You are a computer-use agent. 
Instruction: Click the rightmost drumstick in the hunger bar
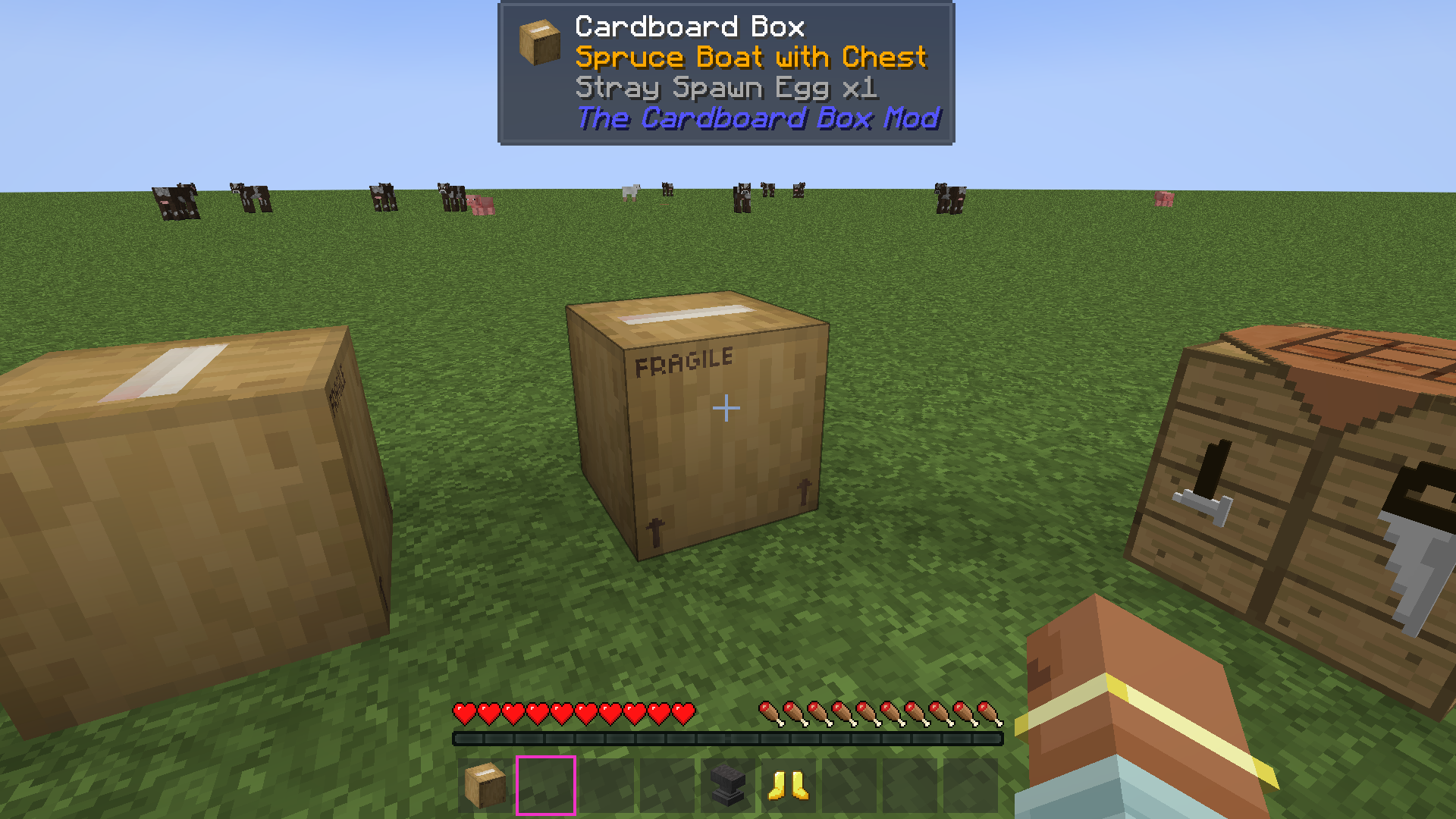click(990, 714)
